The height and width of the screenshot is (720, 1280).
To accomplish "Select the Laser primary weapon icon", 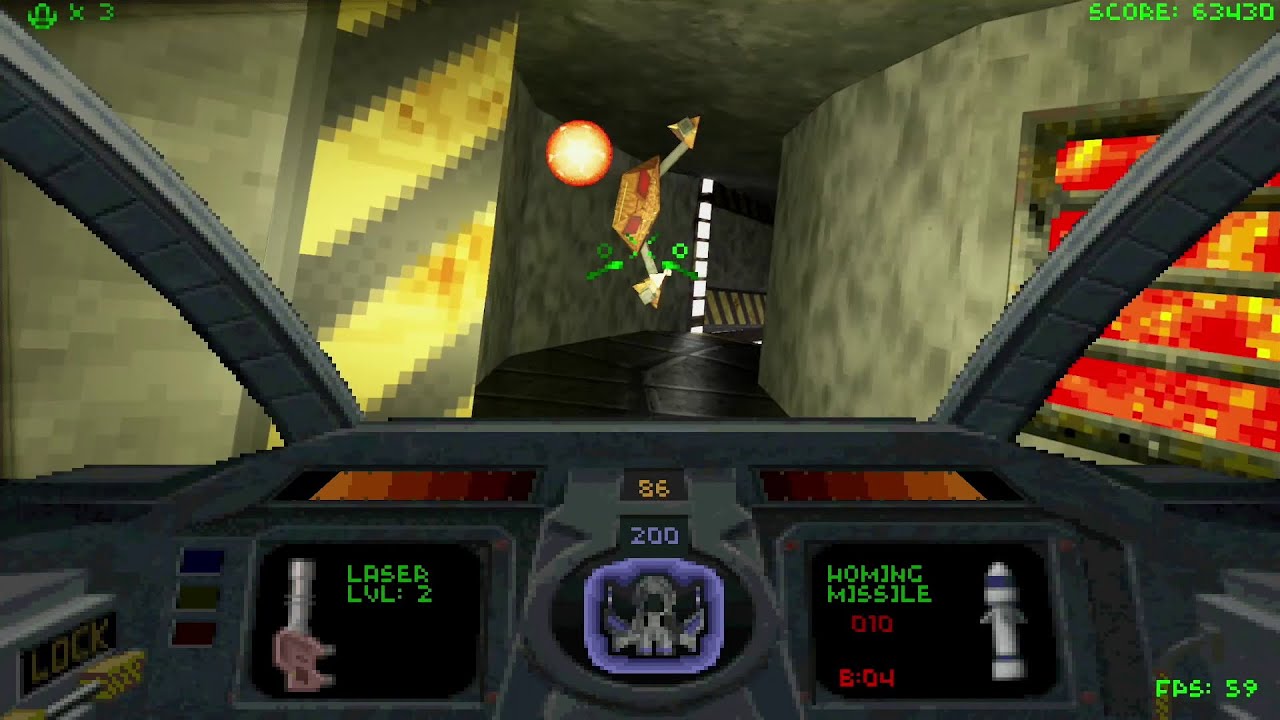I will [x=302, y=624].
